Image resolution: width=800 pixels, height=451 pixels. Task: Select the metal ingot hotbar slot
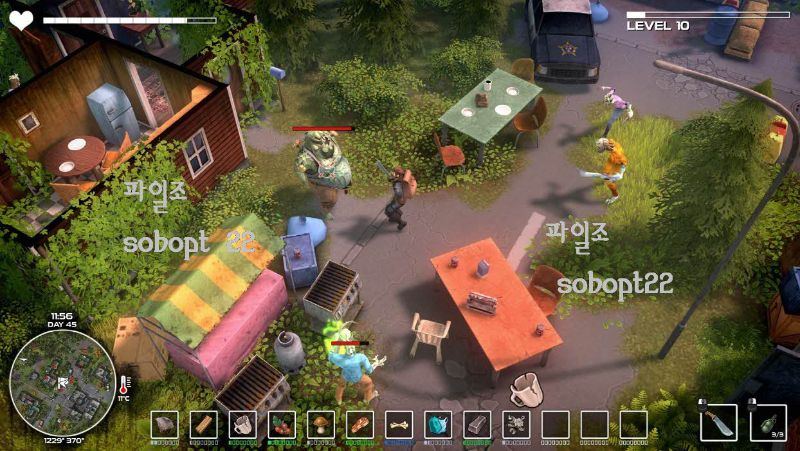477,424
